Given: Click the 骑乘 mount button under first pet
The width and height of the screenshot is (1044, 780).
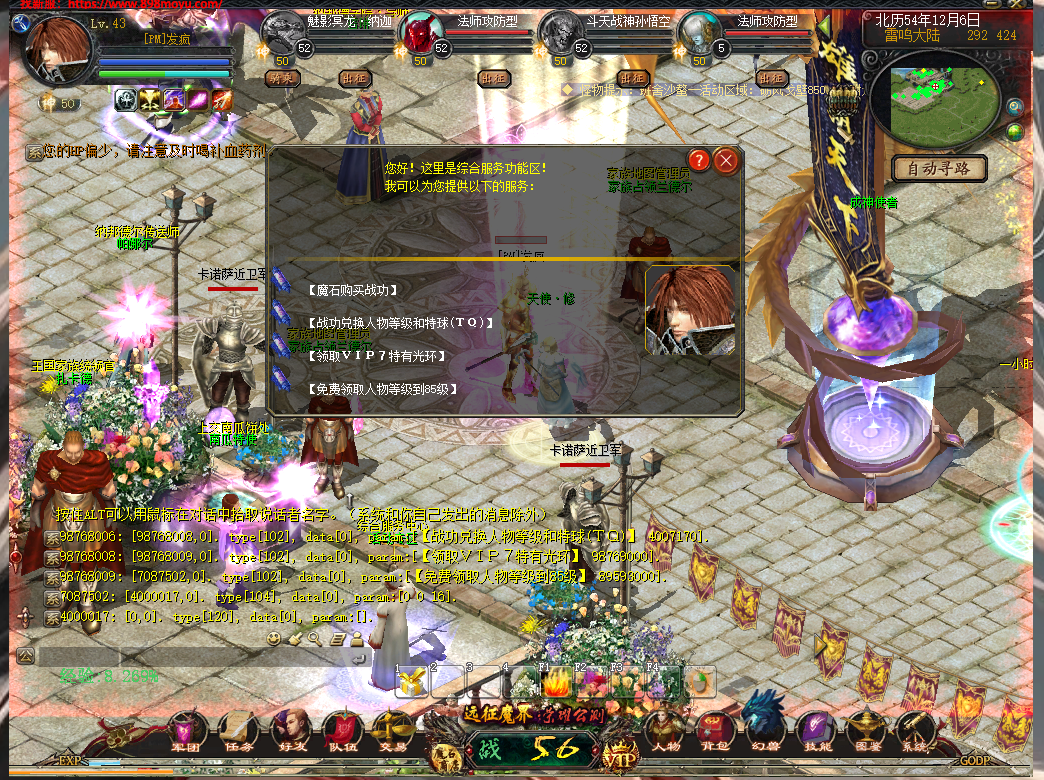Looking at the screenshot, I should click(x=283, y=78).
